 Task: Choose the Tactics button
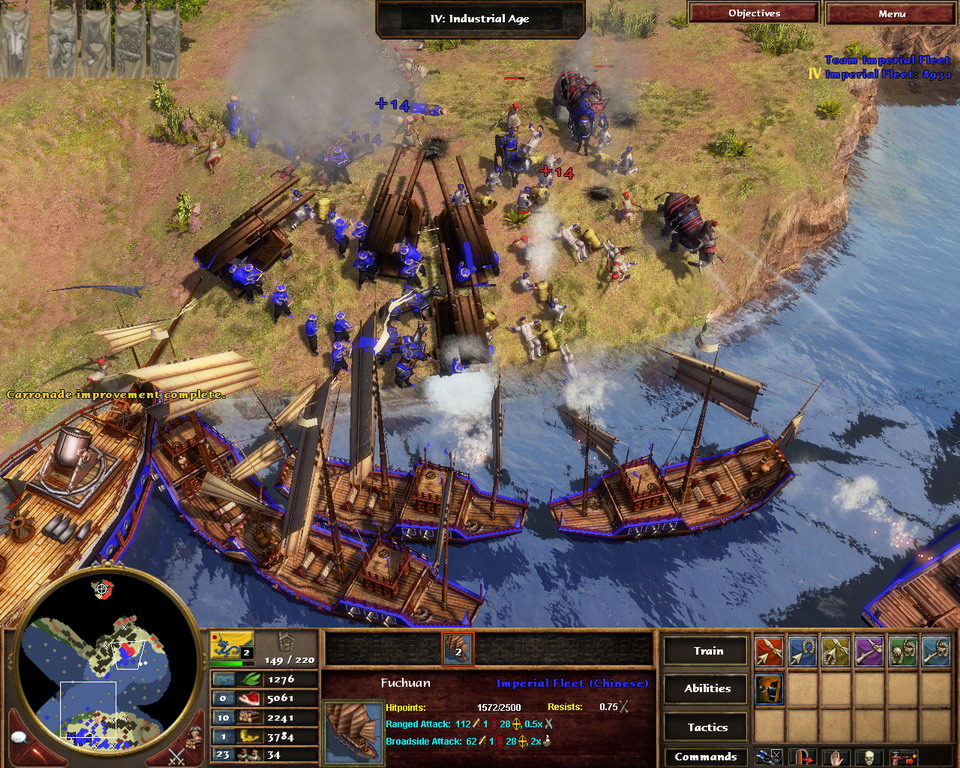pyautogui.click(x=707, y=727)
